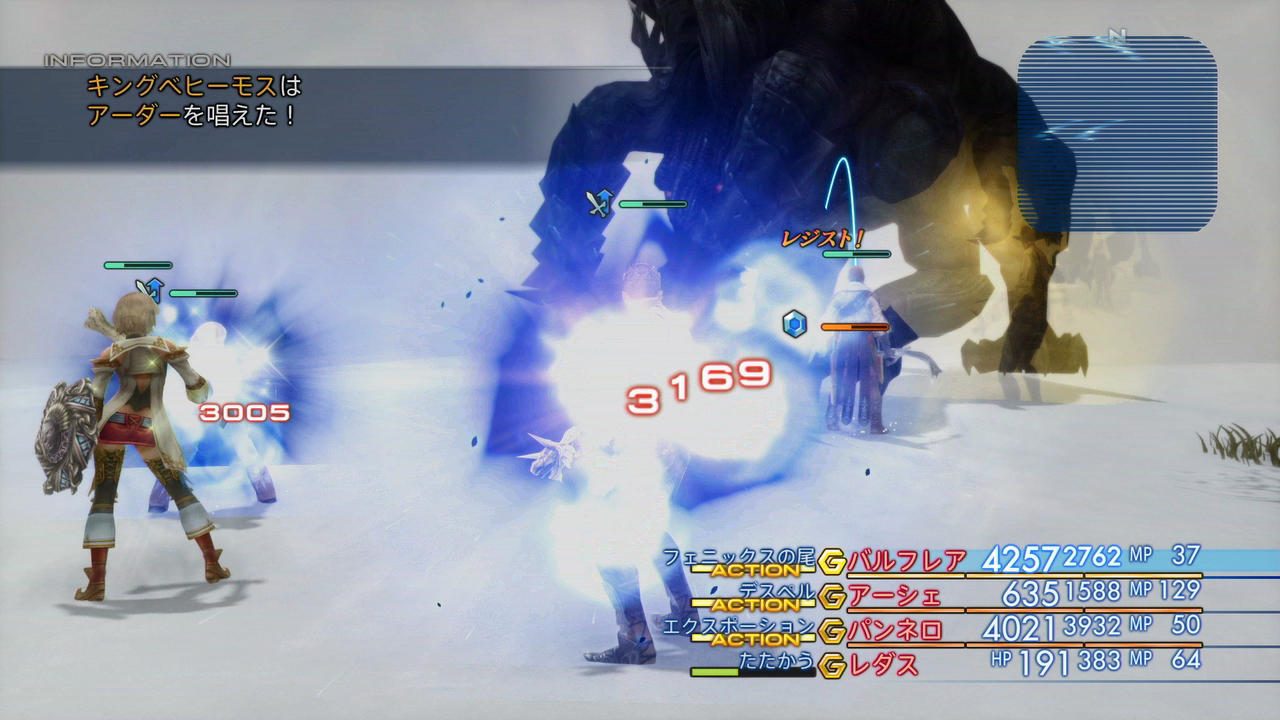Pick guest member レダス in the party list
Image resolution: width=1280 pixels, height=720 pixels.
click(x=884, y=662)
